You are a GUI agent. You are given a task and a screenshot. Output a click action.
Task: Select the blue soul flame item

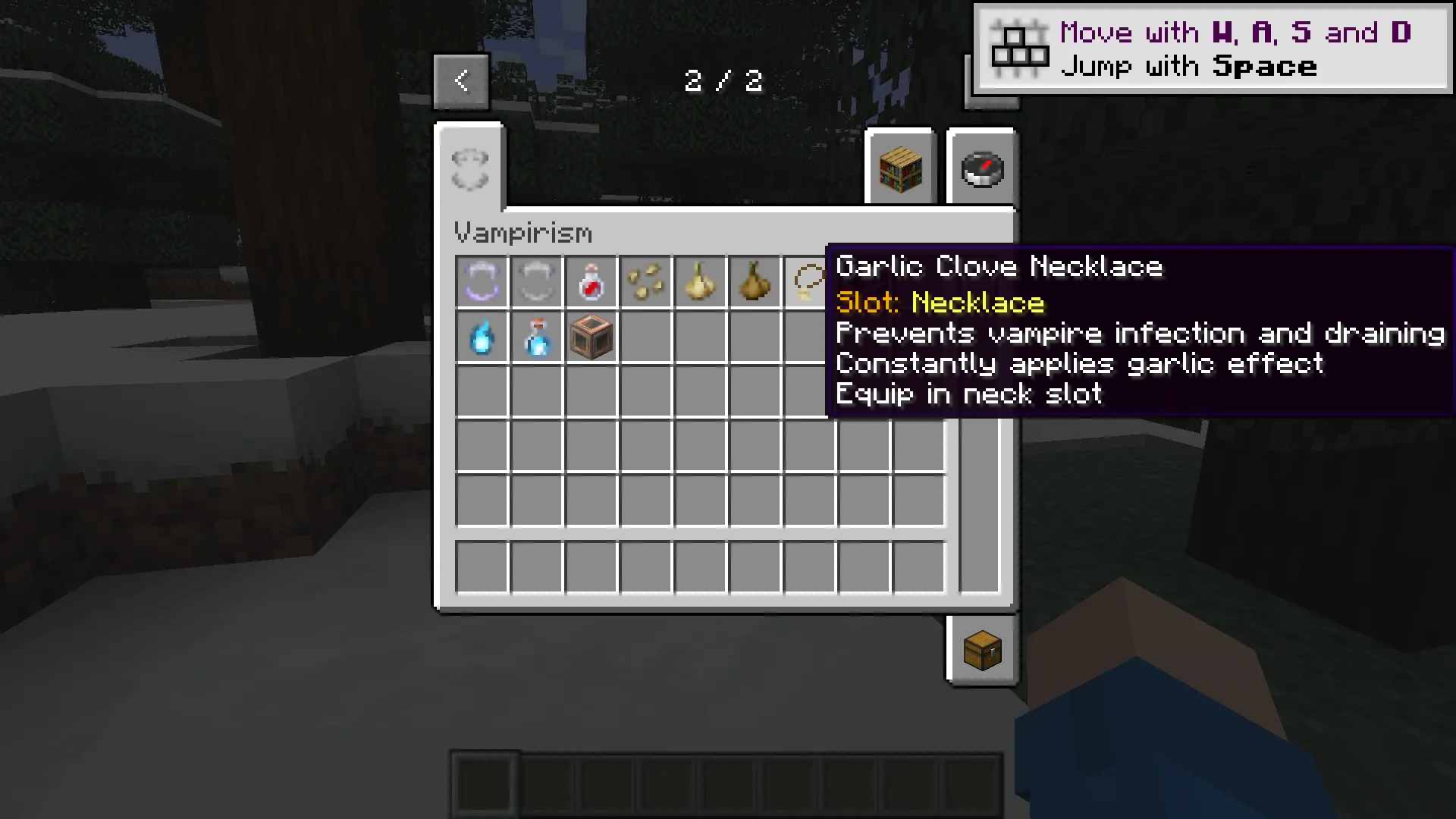click(x=482, y=337)
